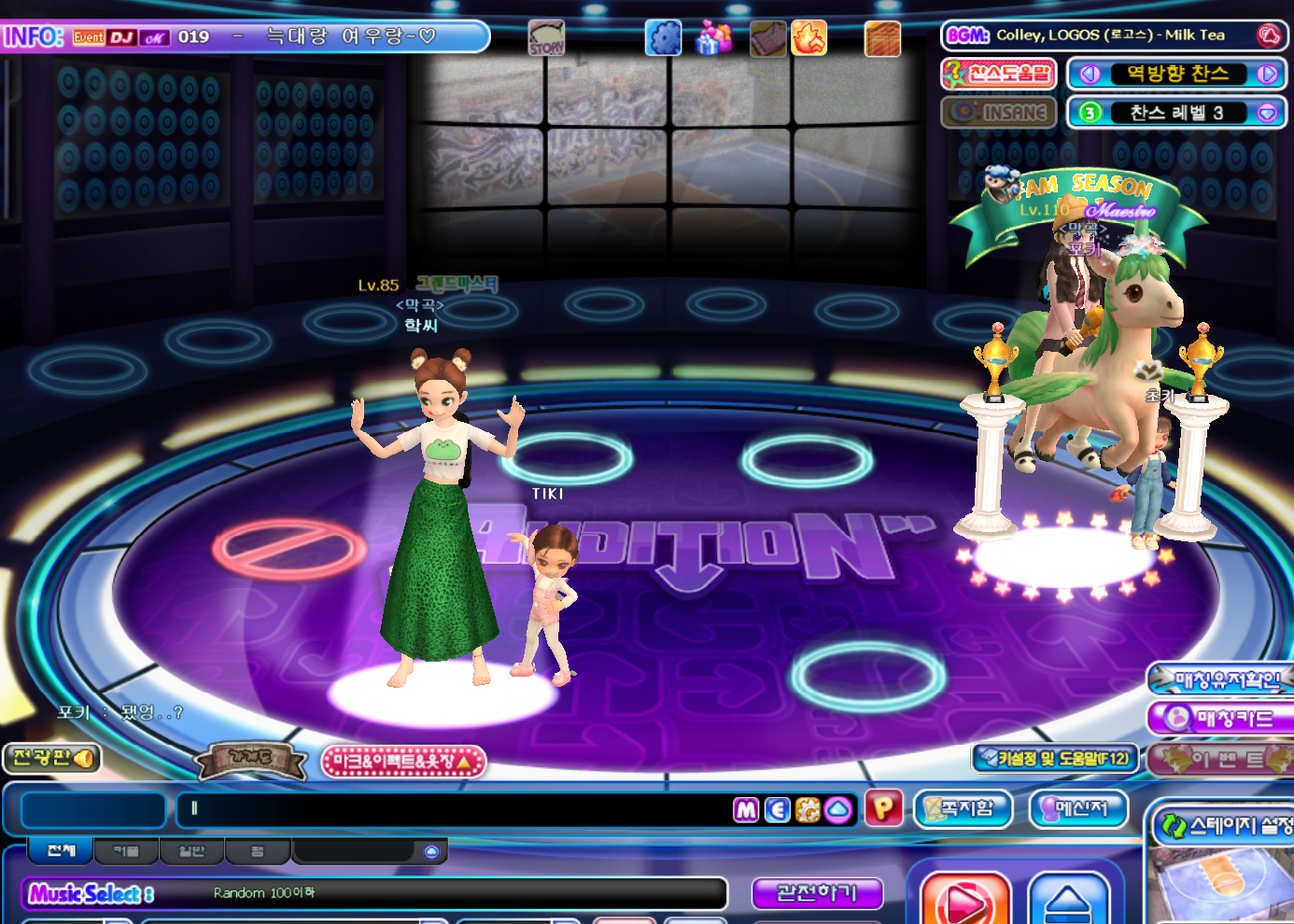Toggle the 전광판 billboard button
This screenshot has height=924, width=1294.
(52, 758)
